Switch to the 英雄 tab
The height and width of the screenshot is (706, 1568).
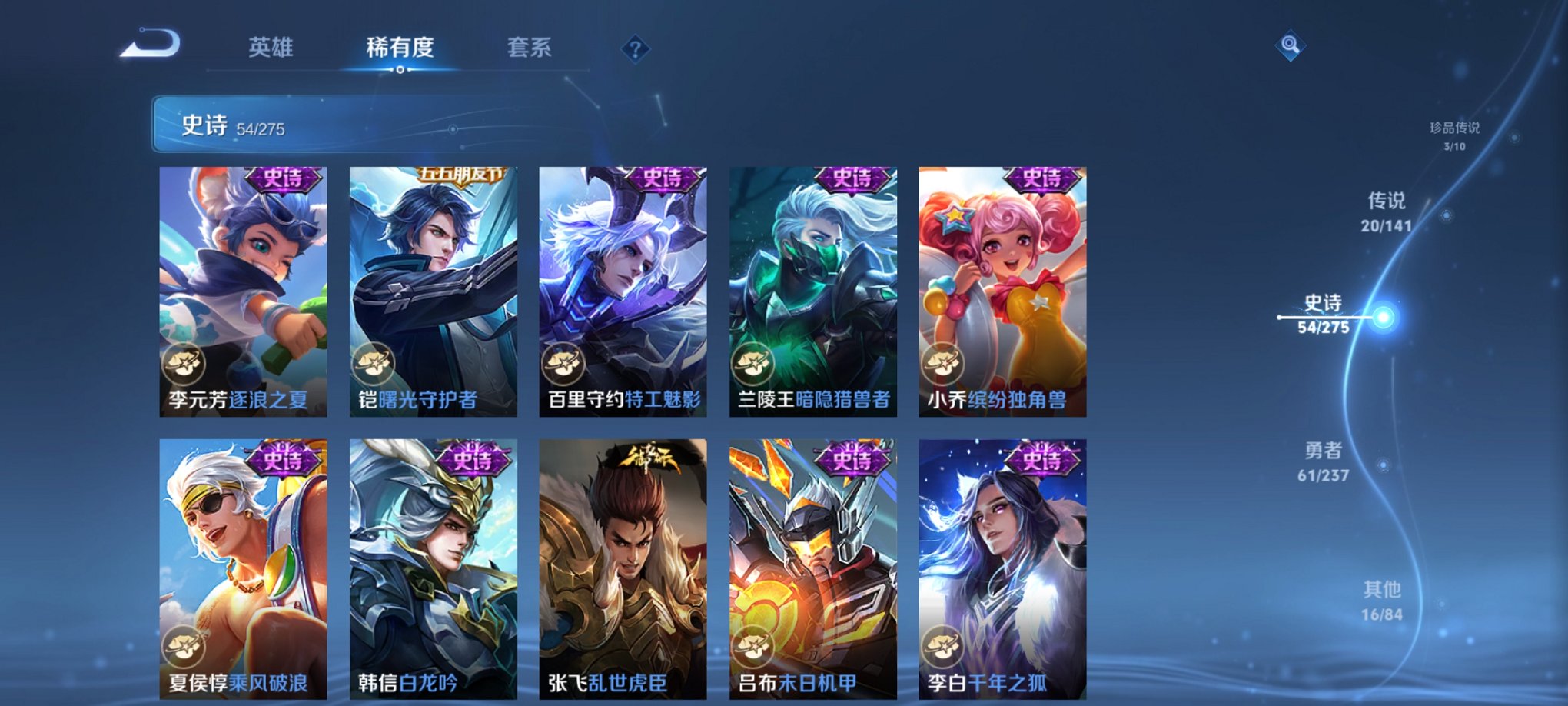272,48
